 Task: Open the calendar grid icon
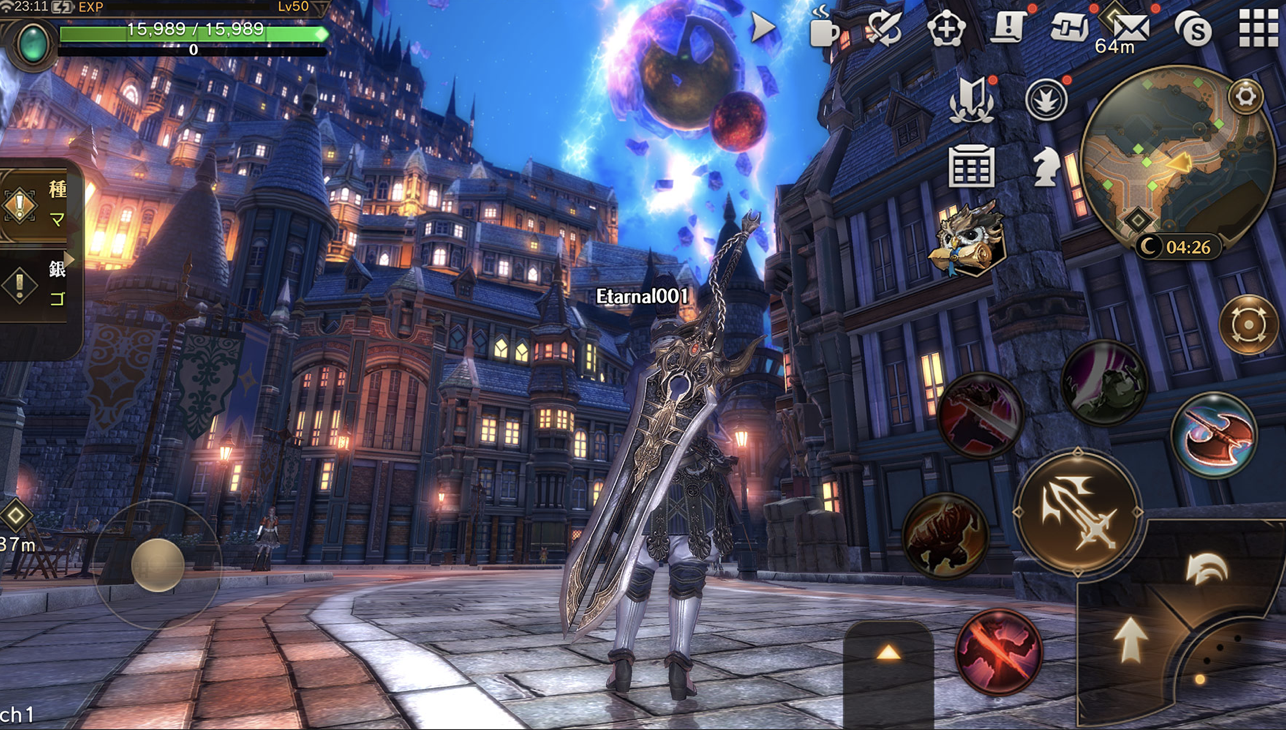971,167
